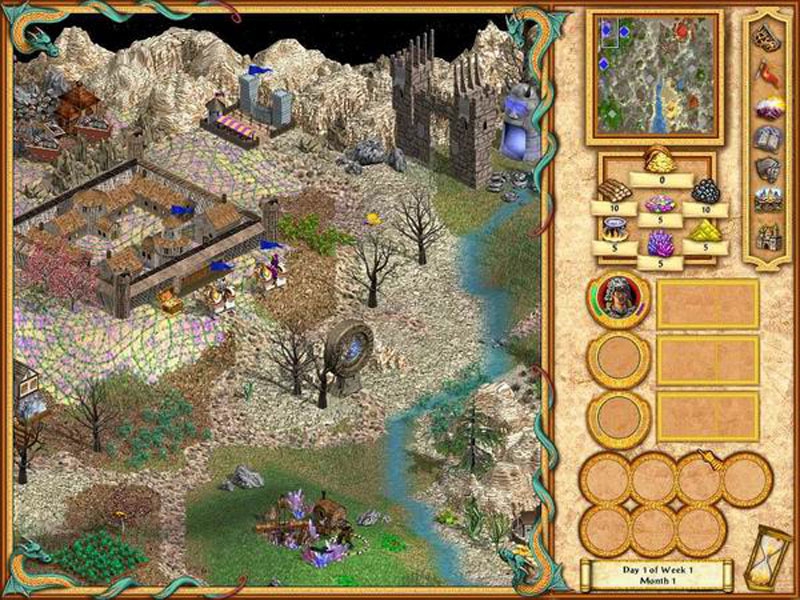The height and width of the screenshot is (600, 800).
Task: Click the knight helmet toolbar icon
Action: pyautogui.click(x=768, y=168)
